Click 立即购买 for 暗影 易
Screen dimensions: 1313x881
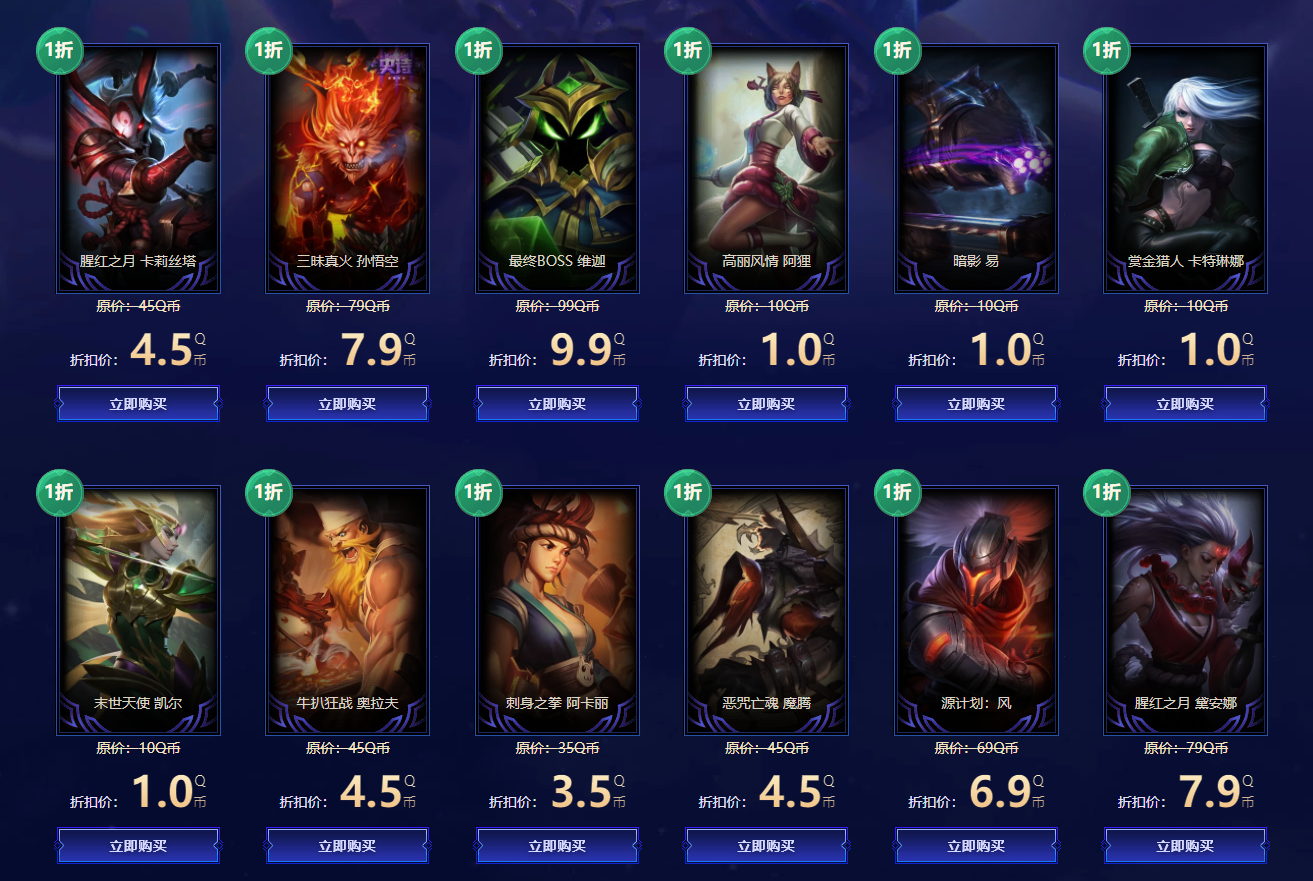[976, 404]
